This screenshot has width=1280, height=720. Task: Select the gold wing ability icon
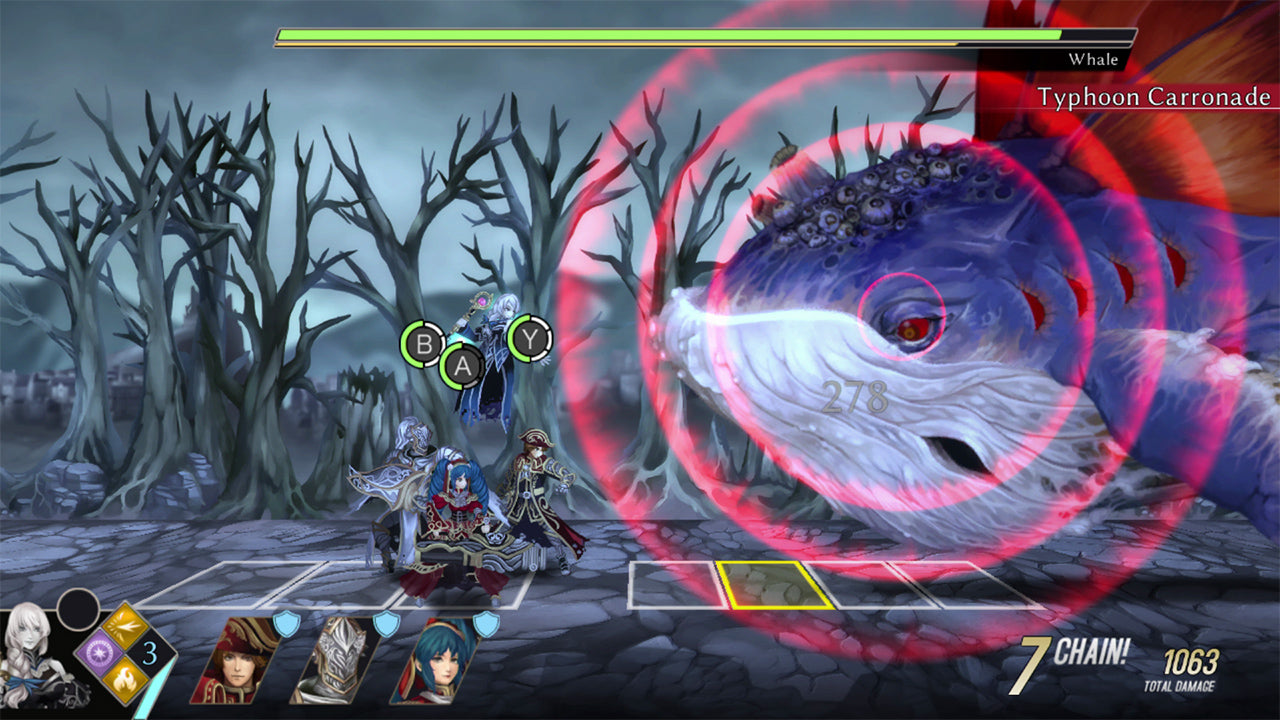pos(123,627)
